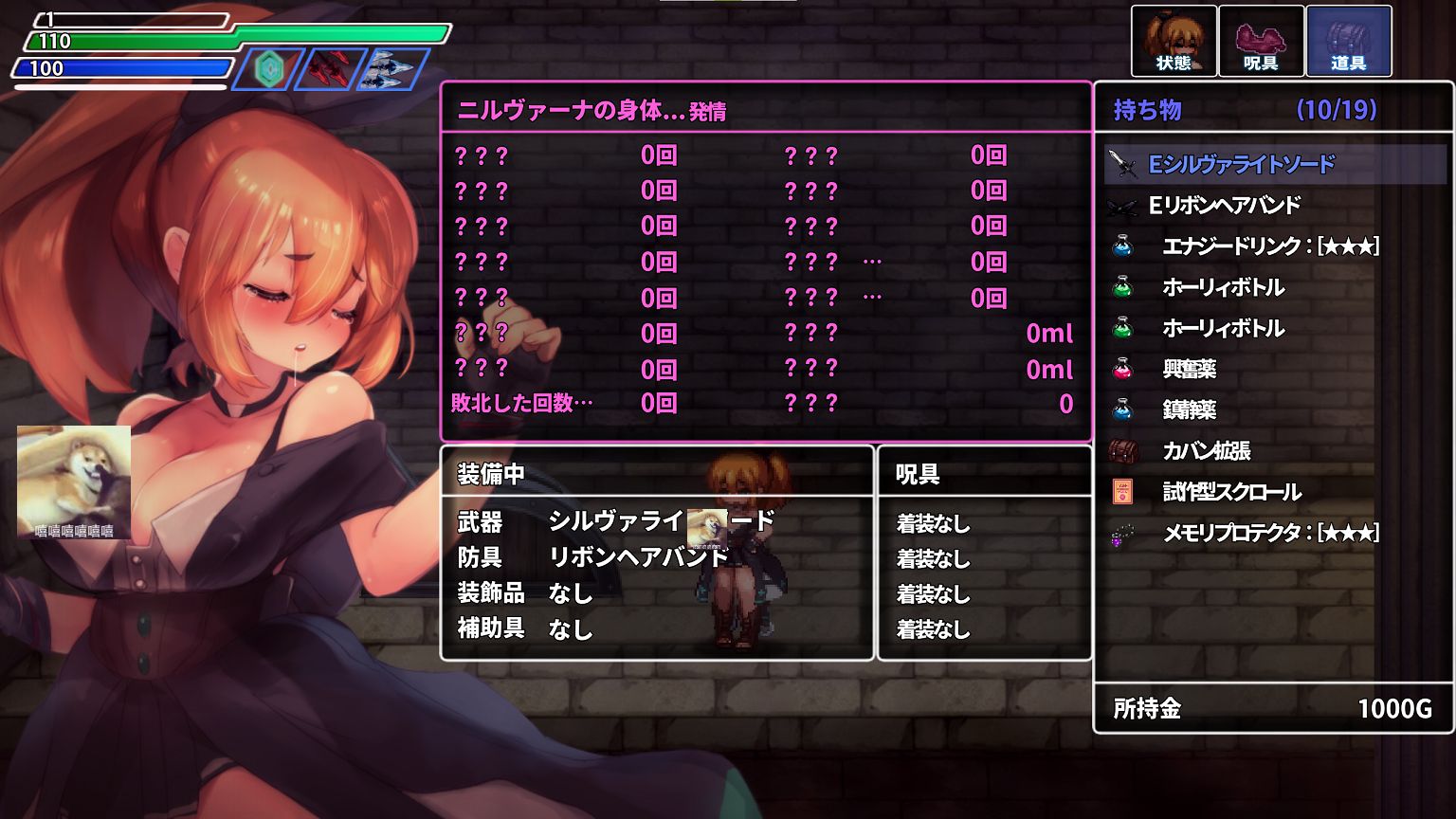Viewport: 1456px width, 819px height.
Task: Select the silver blades skill slot icon
Action: coord(392,69)
